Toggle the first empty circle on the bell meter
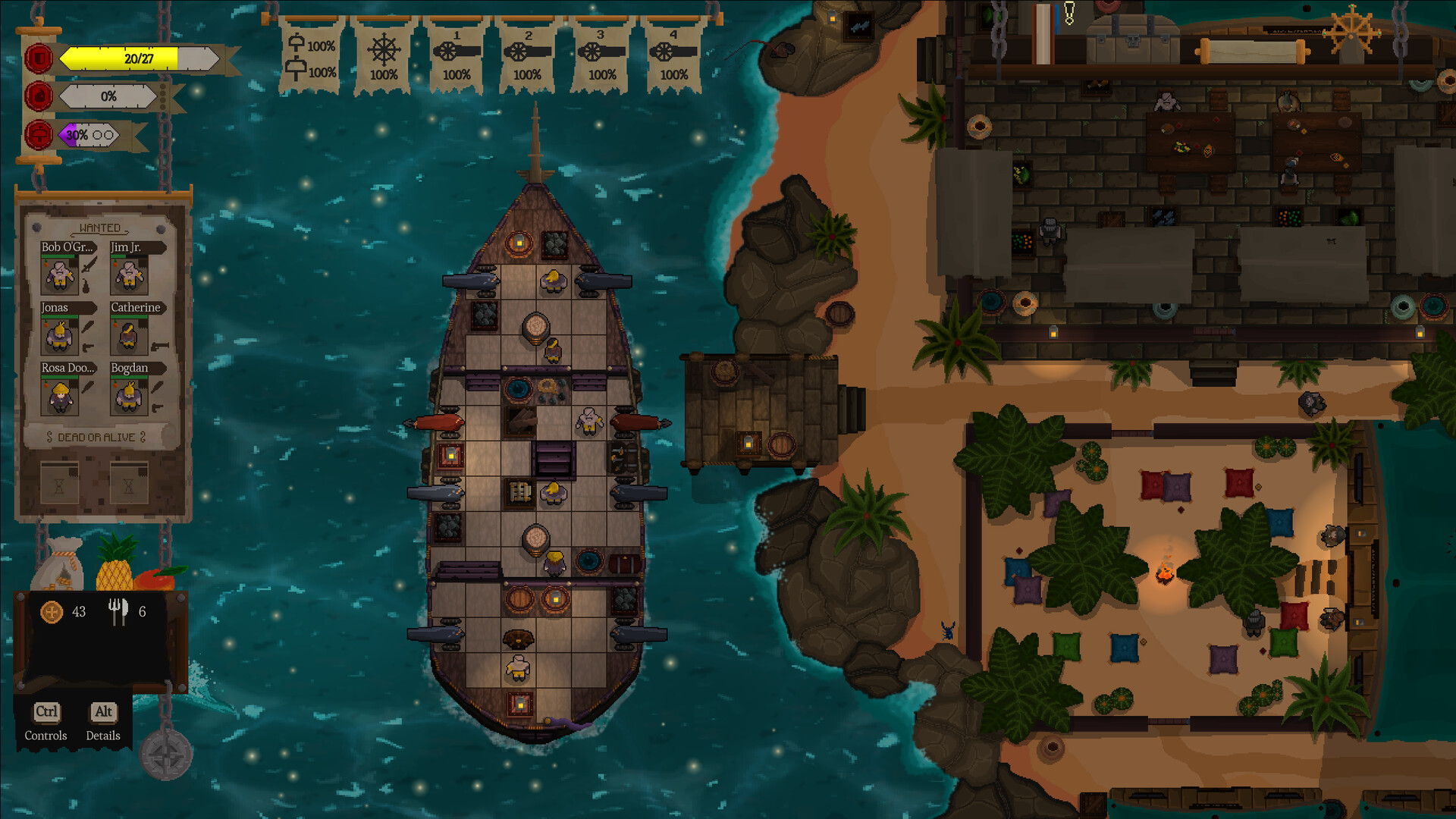 pyautogui.click(x=97, y=135)
